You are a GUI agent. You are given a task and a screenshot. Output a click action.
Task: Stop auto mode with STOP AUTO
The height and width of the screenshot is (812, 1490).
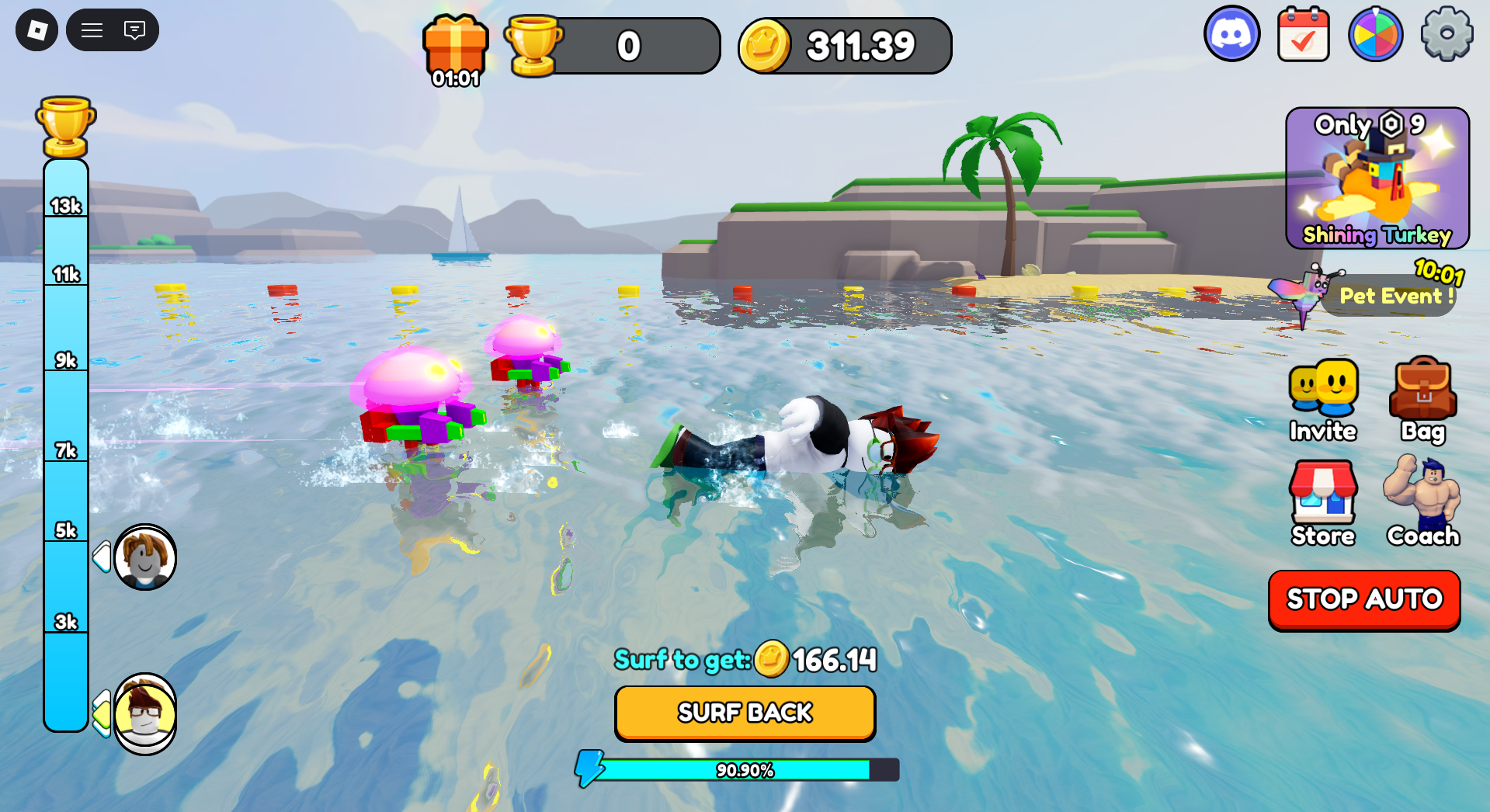pos(1364,599)
